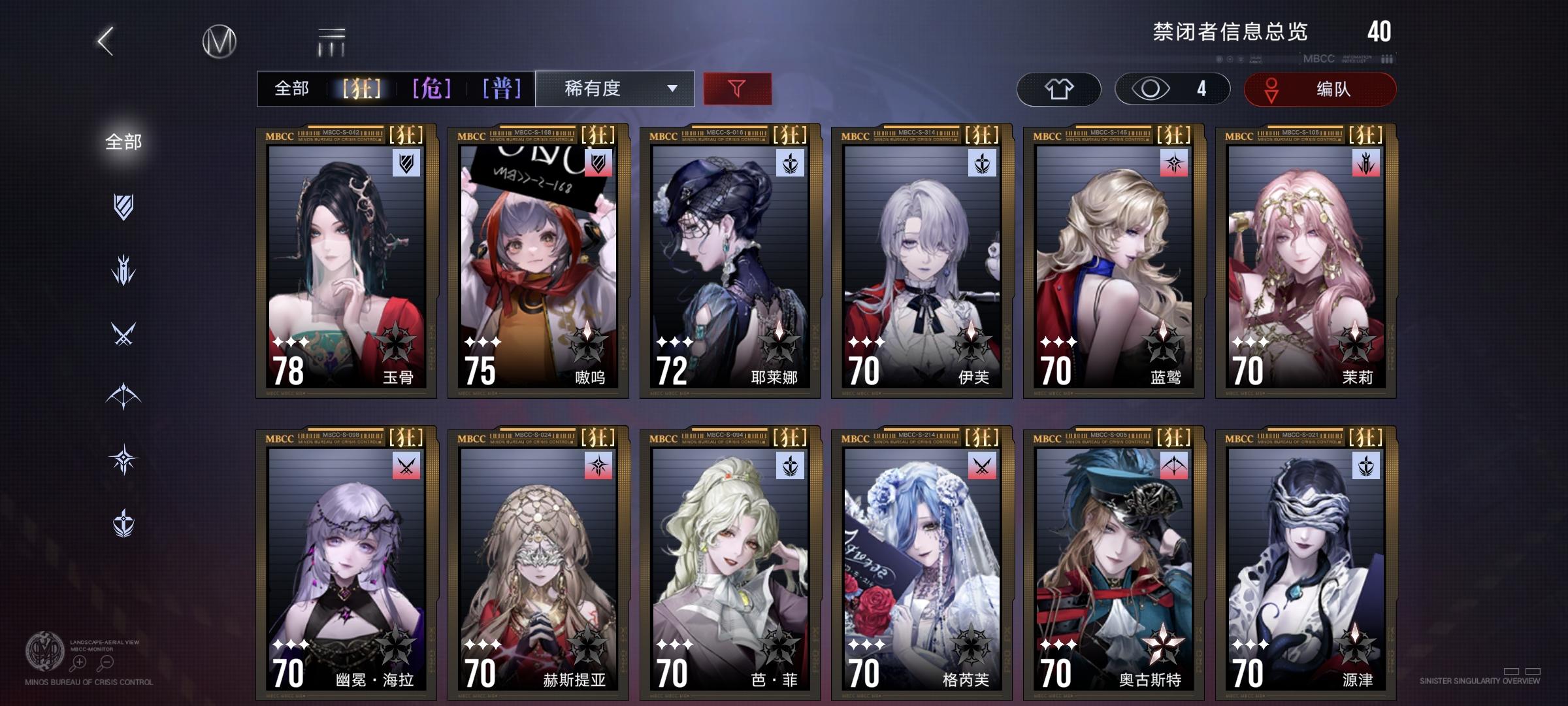Open the sort options icon near the top

tap(331, 41)
